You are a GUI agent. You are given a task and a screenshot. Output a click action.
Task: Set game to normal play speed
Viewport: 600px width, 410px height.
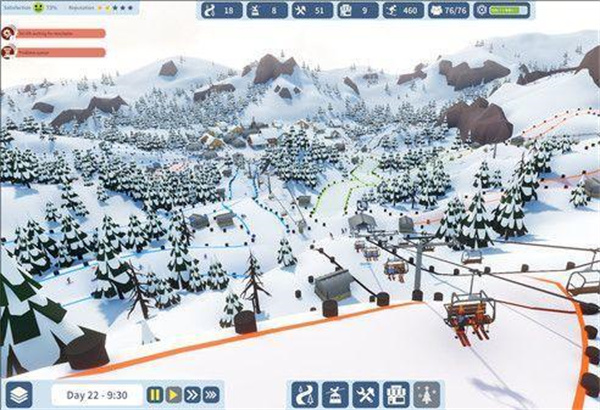click(x=173, y=395)
